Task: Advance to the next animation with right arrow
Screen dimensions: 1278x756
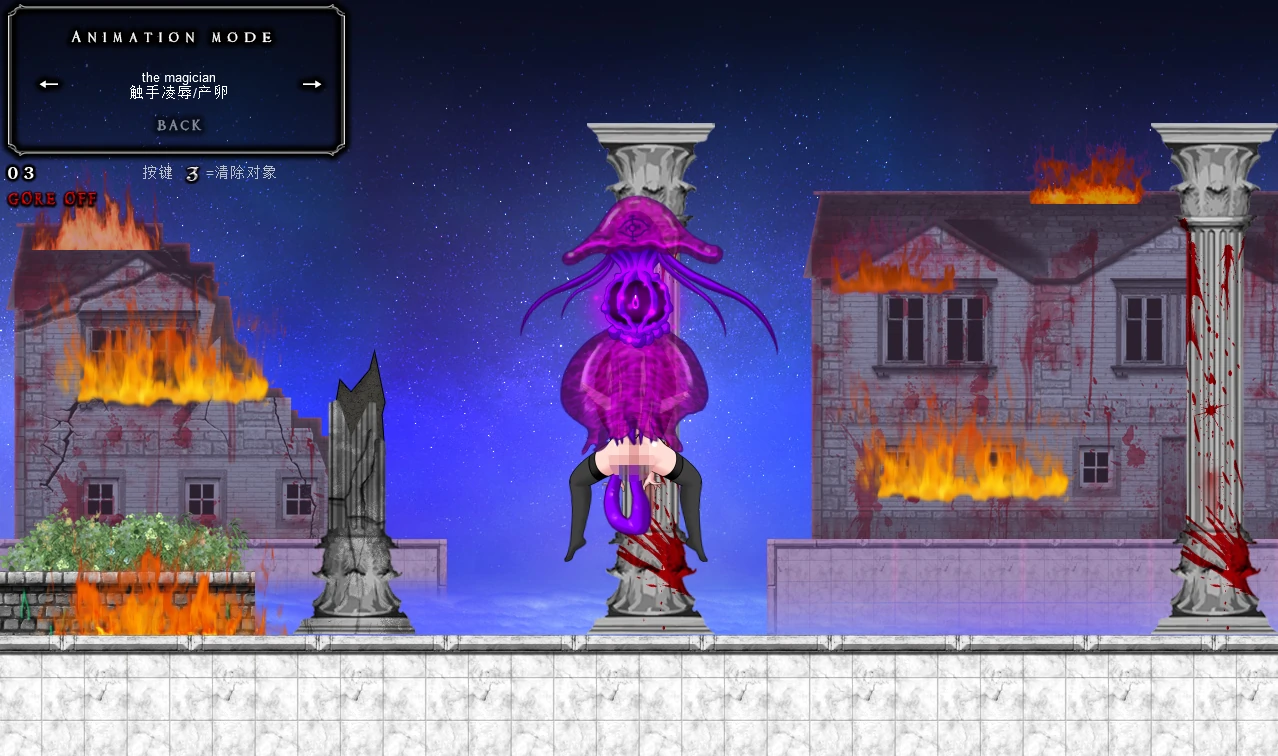Action: pos(312,84)
